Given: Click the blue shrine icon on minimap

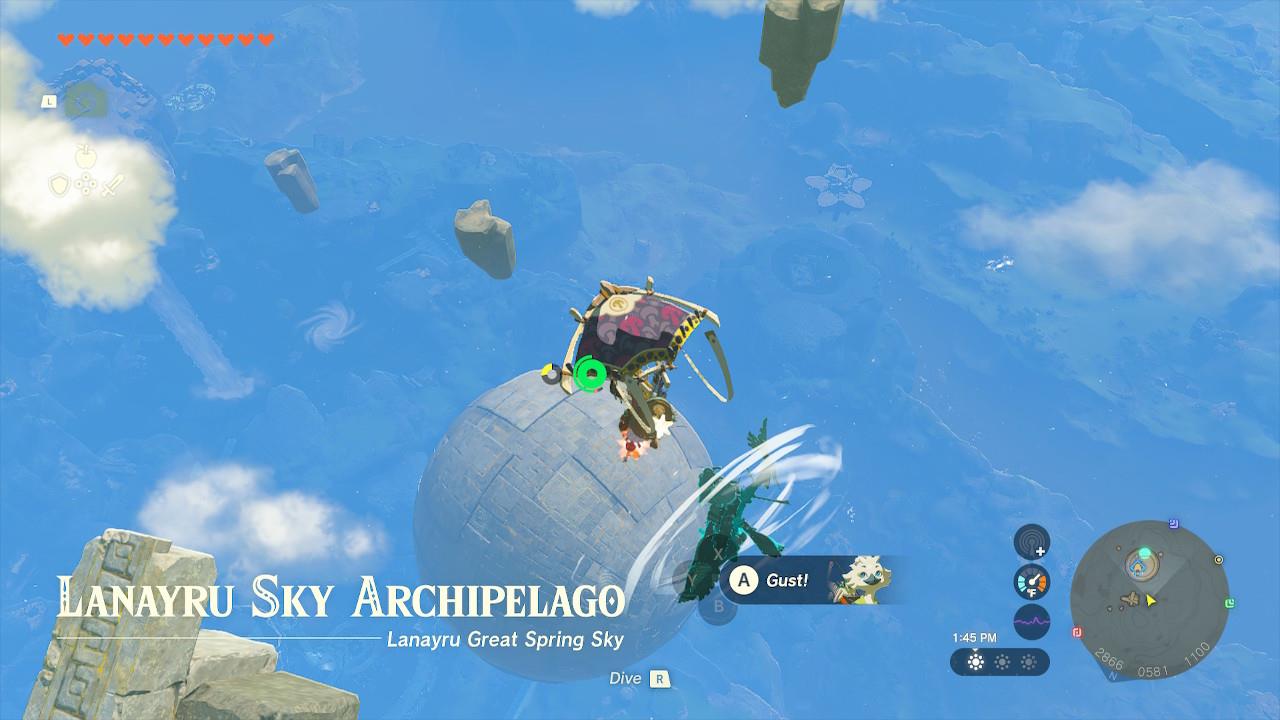Looking at the screenshot, I should tap(1138, 568).
